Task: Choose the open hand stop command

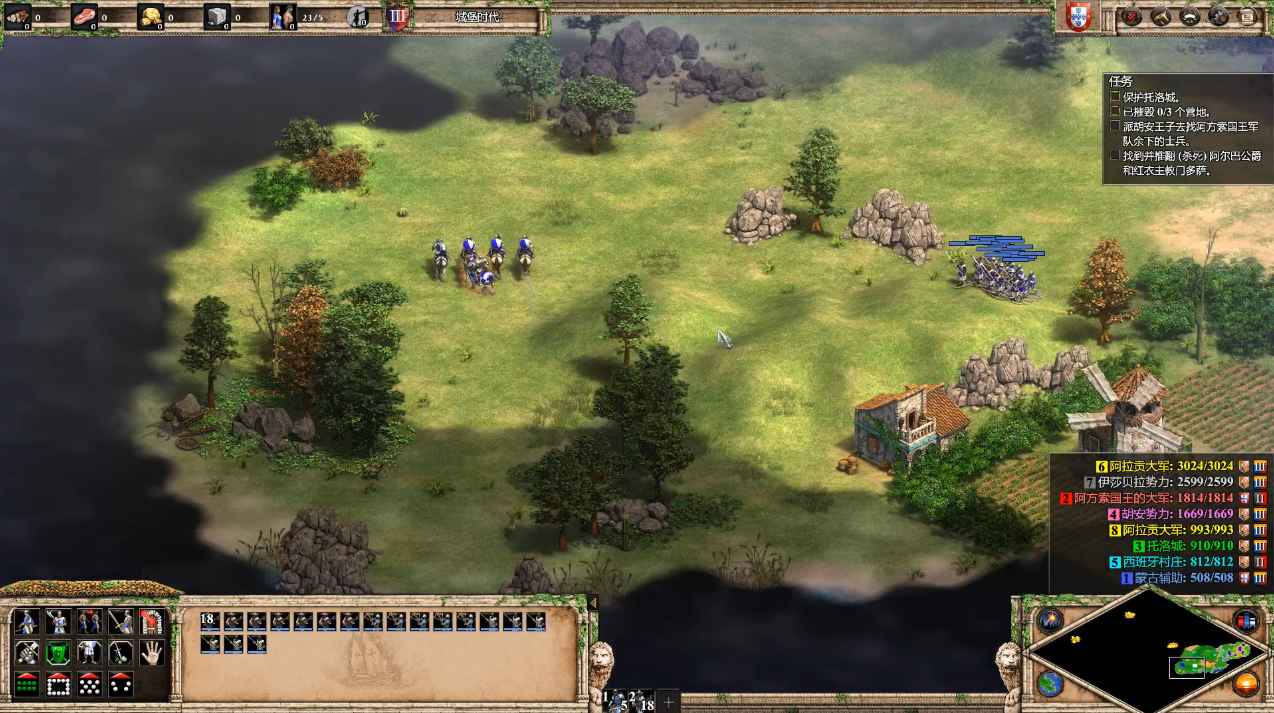Action: click(152, 653)
